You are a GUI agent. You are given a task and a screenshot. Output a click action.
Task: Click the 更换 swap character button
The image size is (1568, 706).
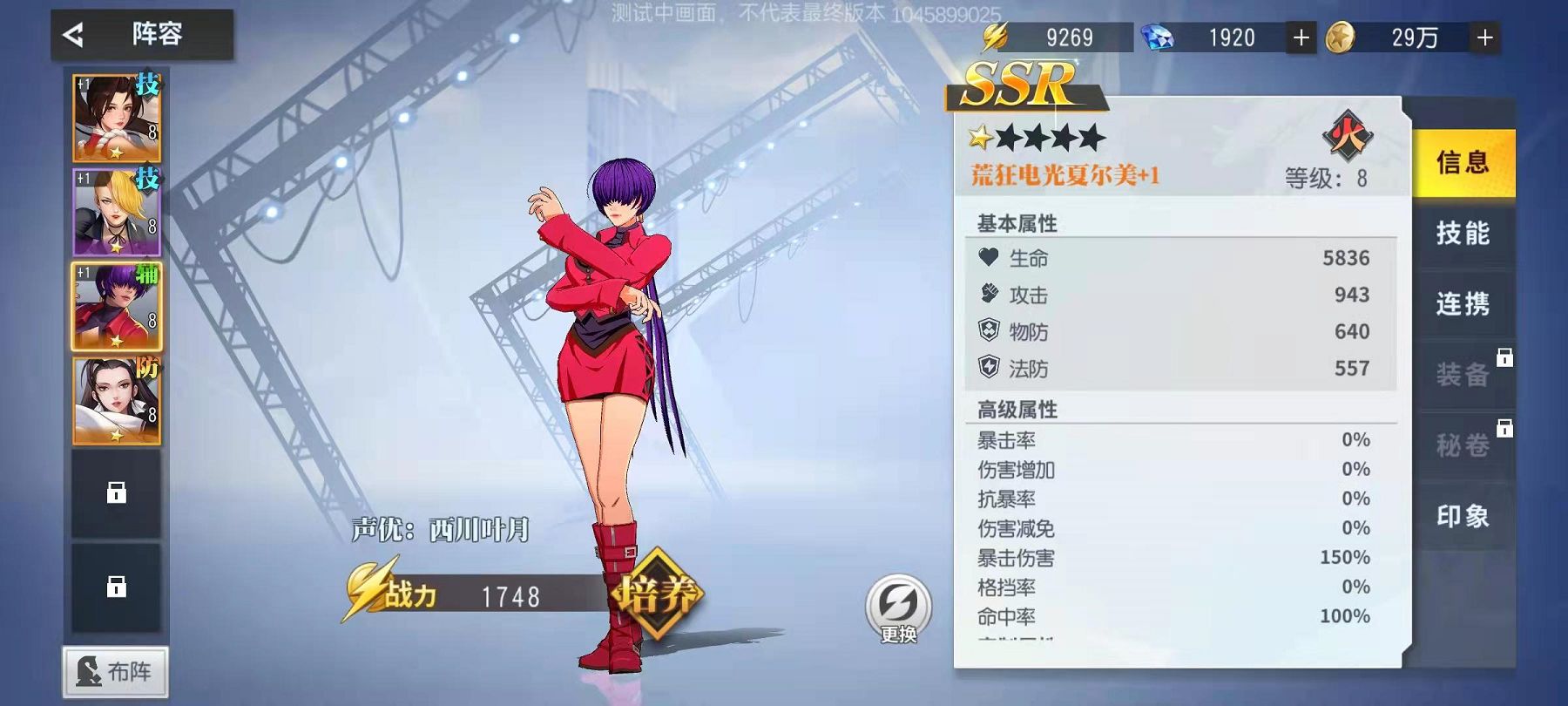coord(898,608)
